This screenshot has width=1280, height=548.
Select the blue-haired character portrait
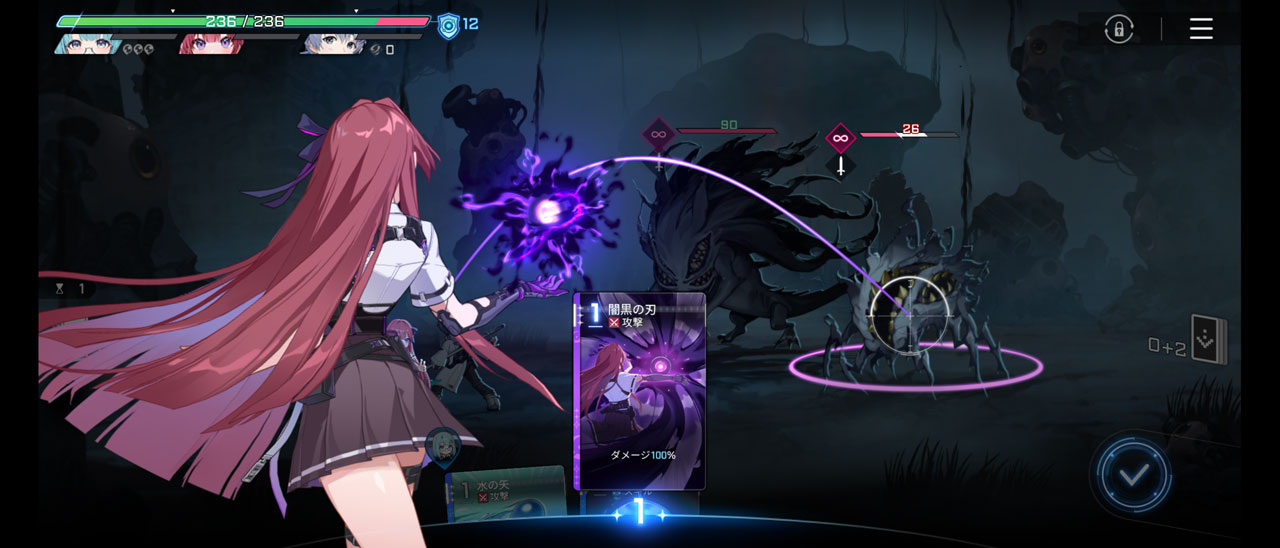coord(332,43)
